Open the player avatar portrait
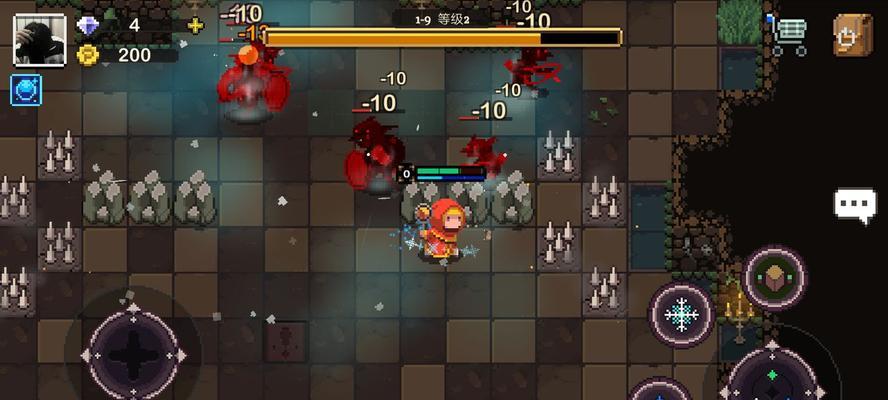 [x=39, y=40]
